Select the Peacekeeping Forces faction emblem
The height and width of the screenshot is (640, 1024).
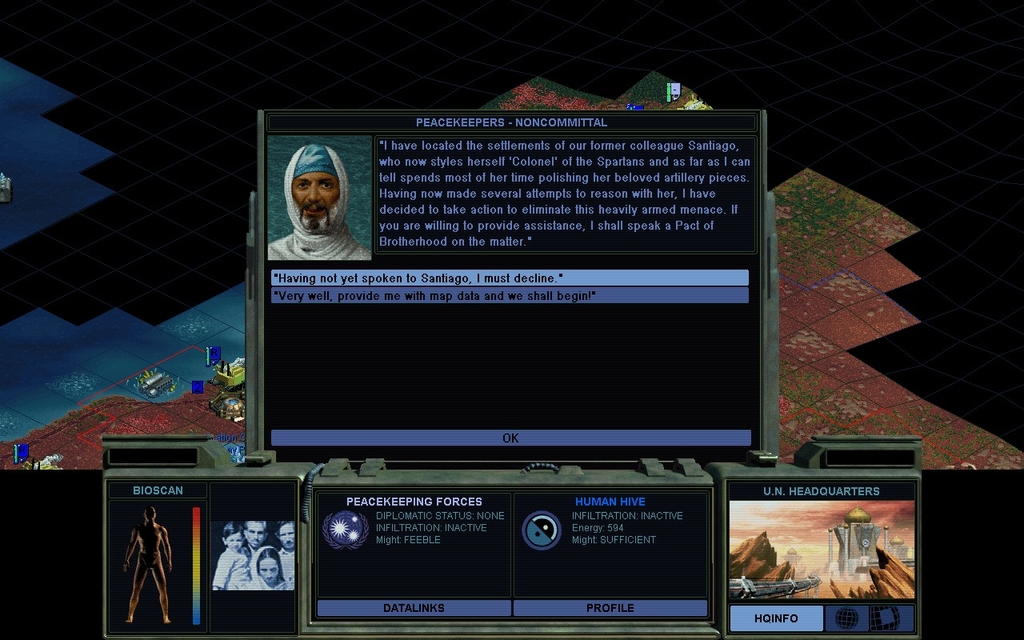345,530
